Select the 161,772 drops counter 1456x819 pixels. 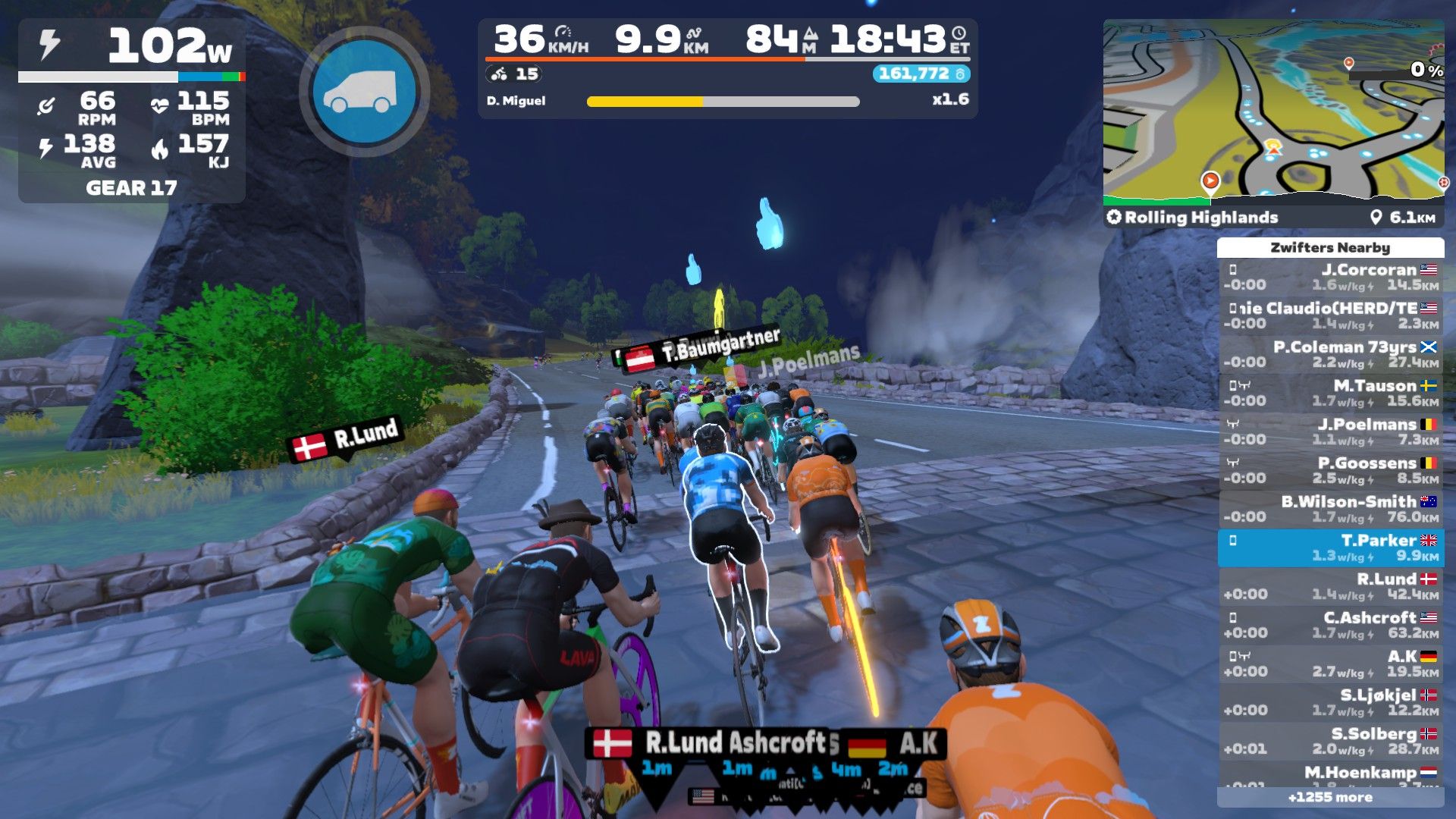point(921,74)
